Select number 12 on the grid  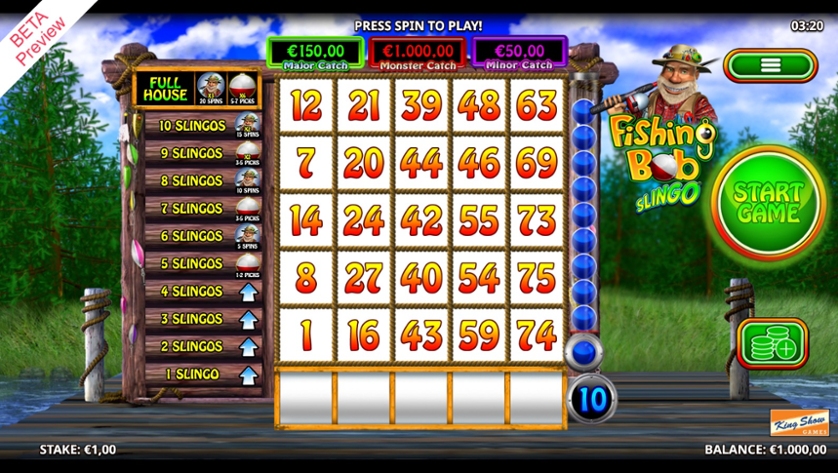tap(305, 103)
